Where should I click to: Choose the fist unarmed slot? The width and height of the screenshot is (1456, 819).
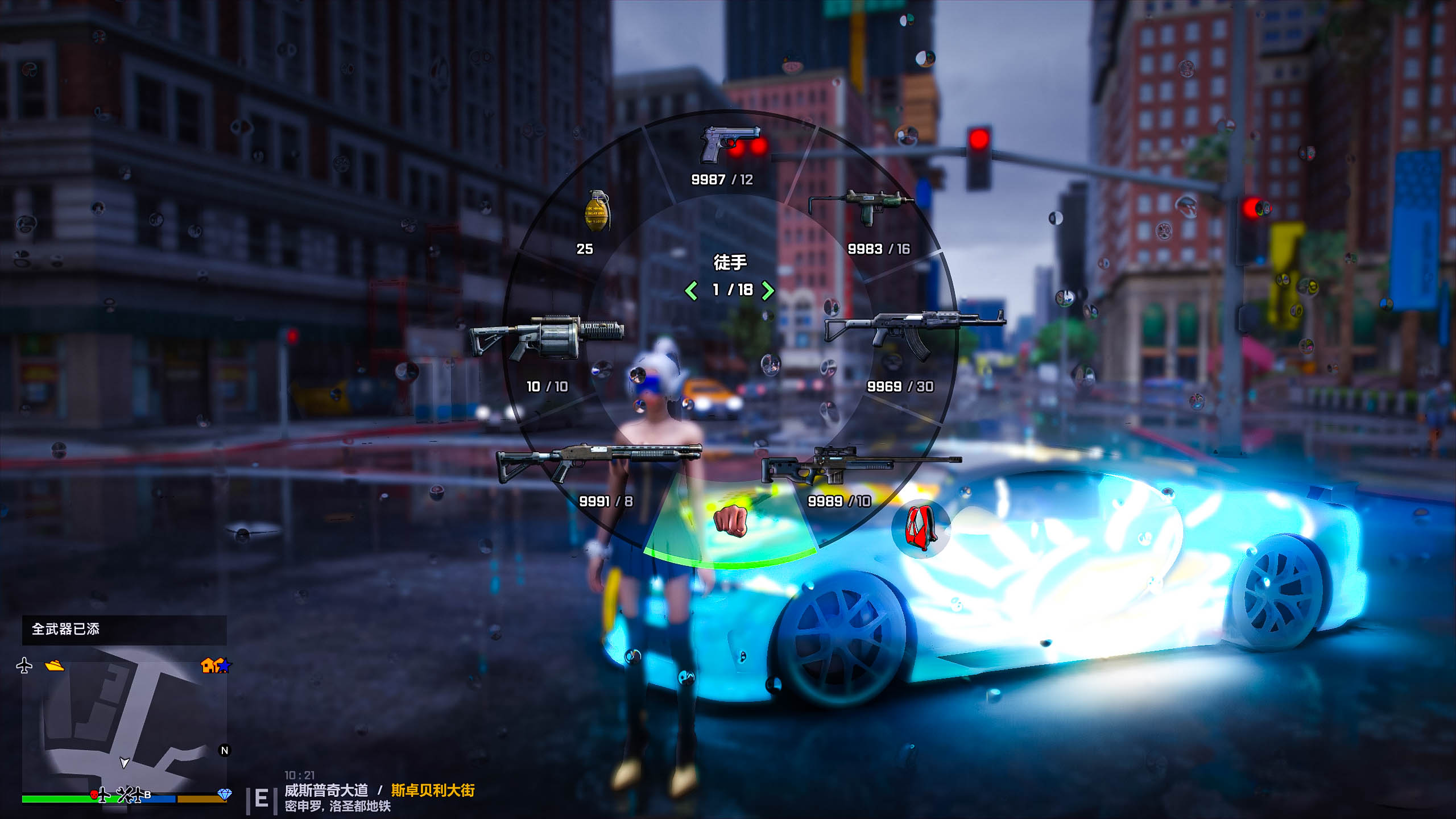(730, 520)
